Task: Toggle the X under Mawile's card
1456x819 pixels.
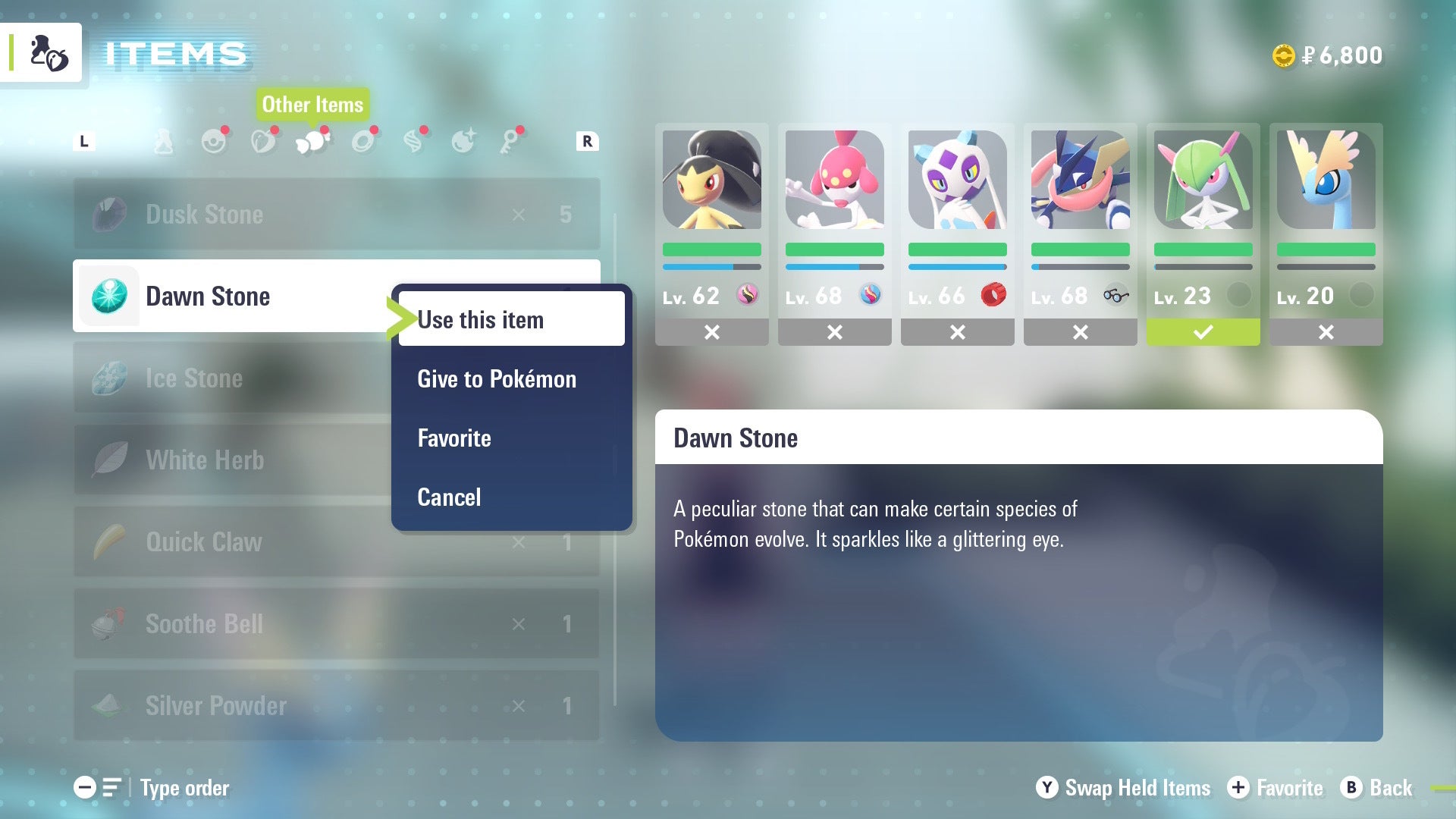Action: (x=711, y=331)
